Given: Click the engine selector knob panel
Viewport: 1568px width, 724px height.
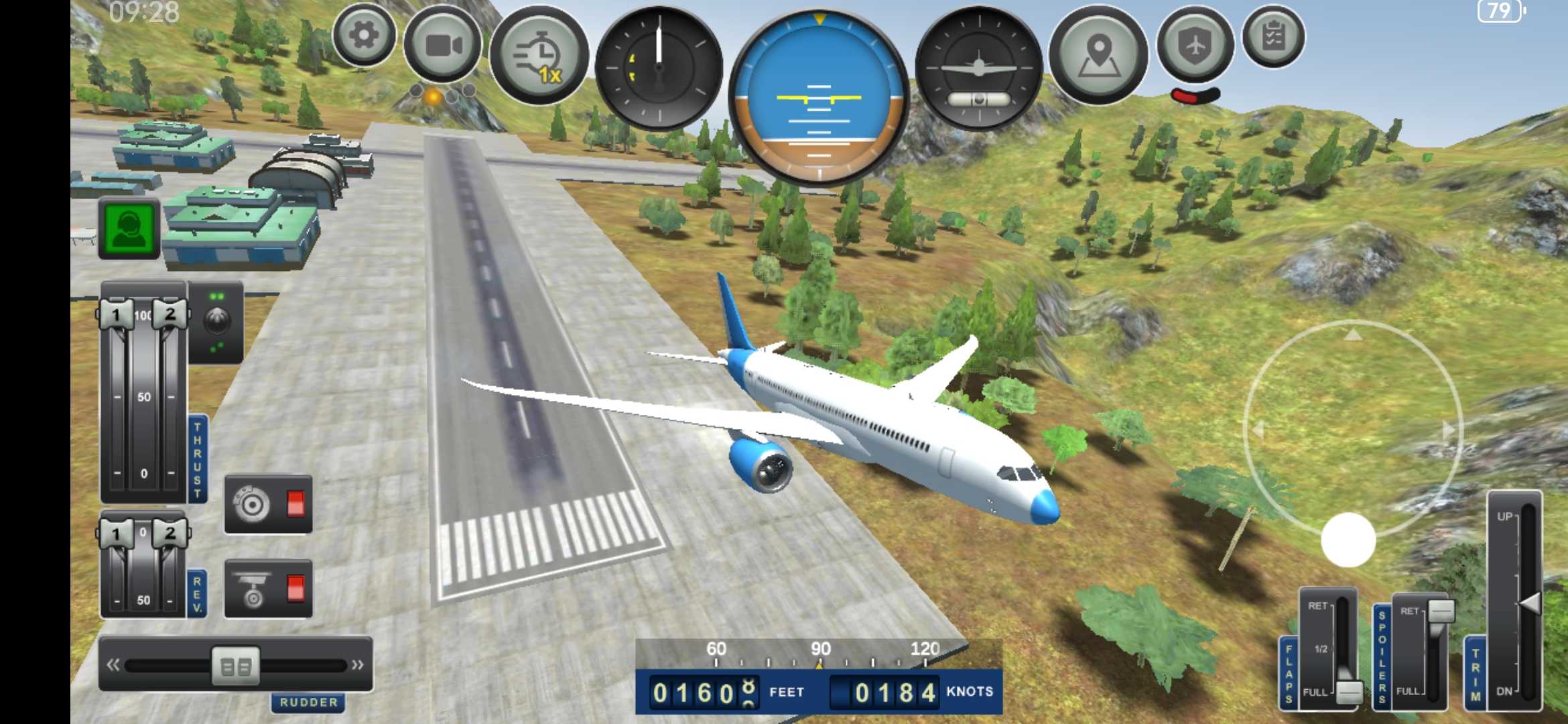Looking at the screenshot, I should pyautogui.click(x=216, y=322).
